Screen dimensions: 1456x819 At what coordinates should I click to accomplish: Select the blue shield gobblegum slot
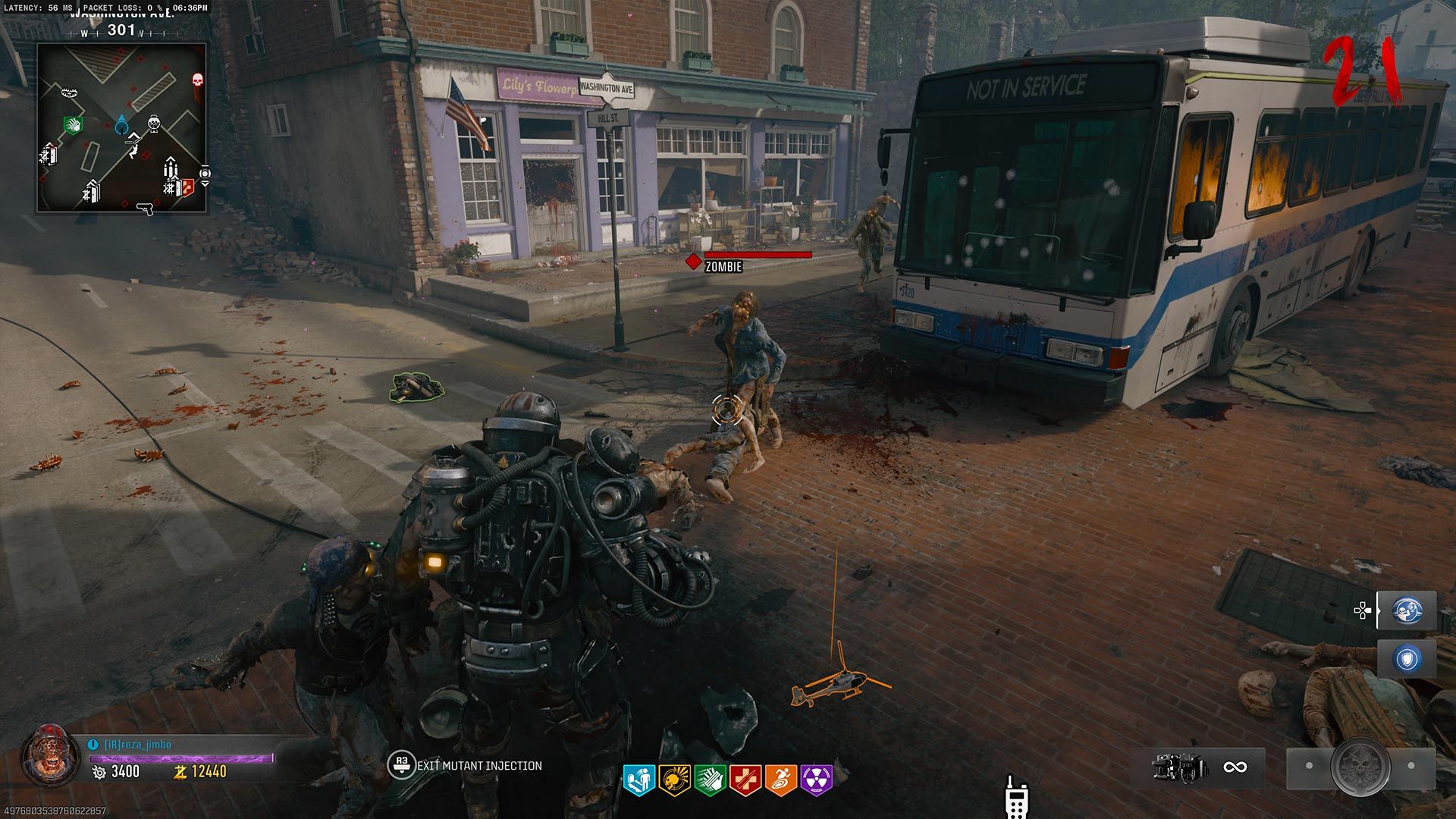[x=1407, y=659]
